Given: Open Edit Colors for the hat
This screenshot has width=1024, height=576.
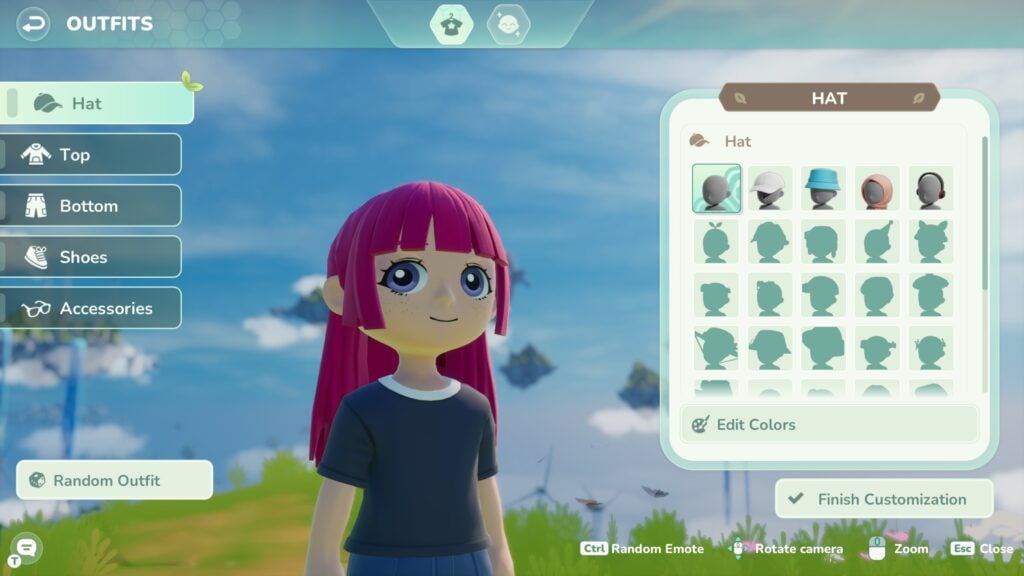Looking at the screenshot, I should 829,424.
